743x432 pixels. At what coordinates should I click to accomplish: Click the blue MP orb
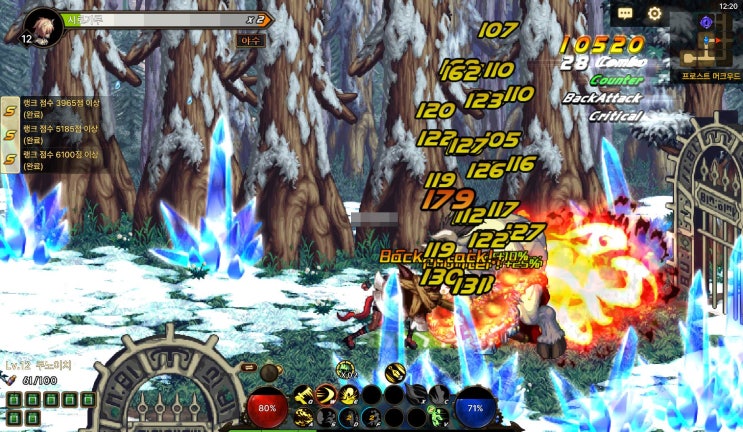475,408
